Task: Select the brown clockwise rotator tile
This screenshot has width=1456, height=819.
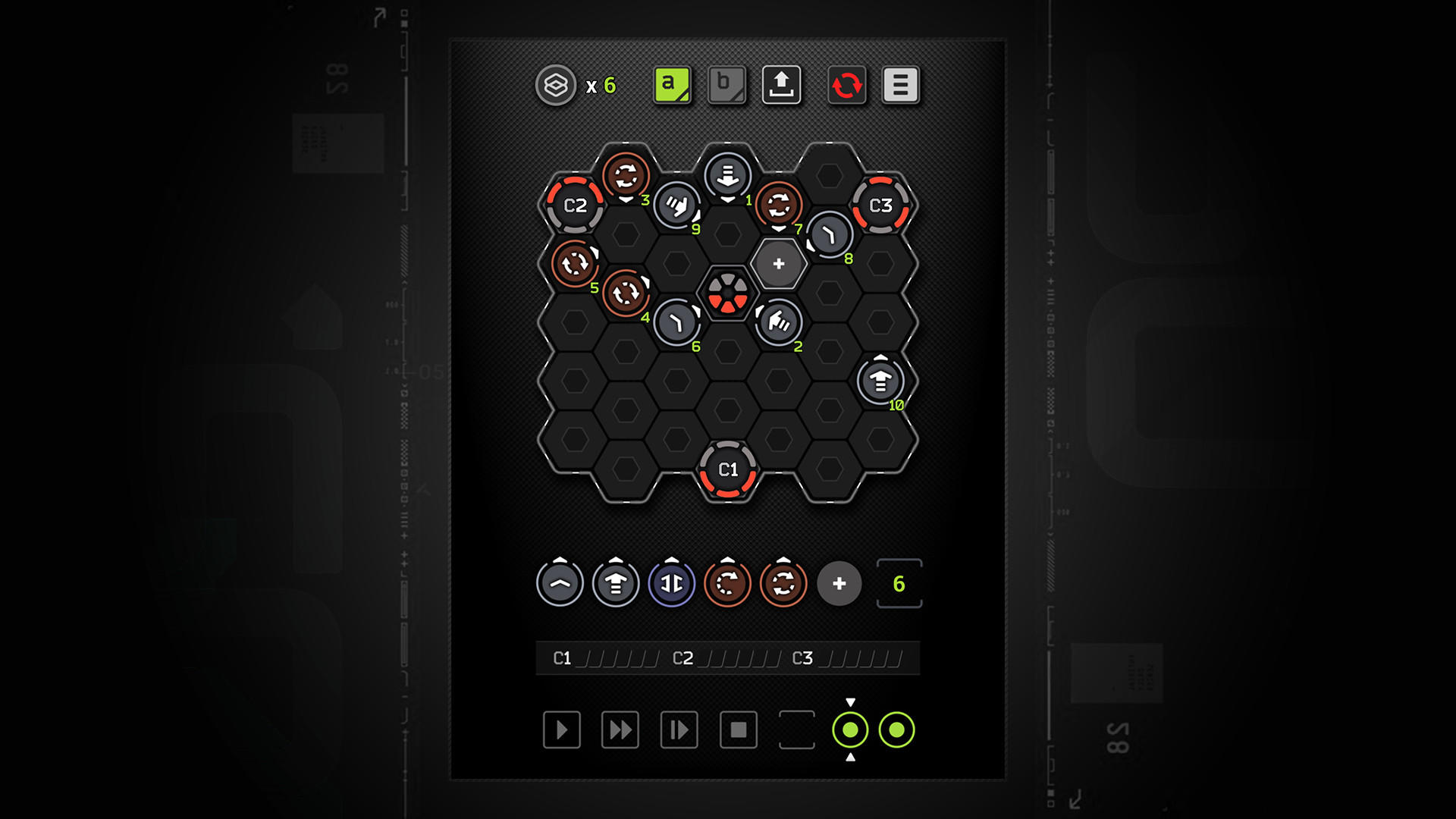Action: click(726, 582)
